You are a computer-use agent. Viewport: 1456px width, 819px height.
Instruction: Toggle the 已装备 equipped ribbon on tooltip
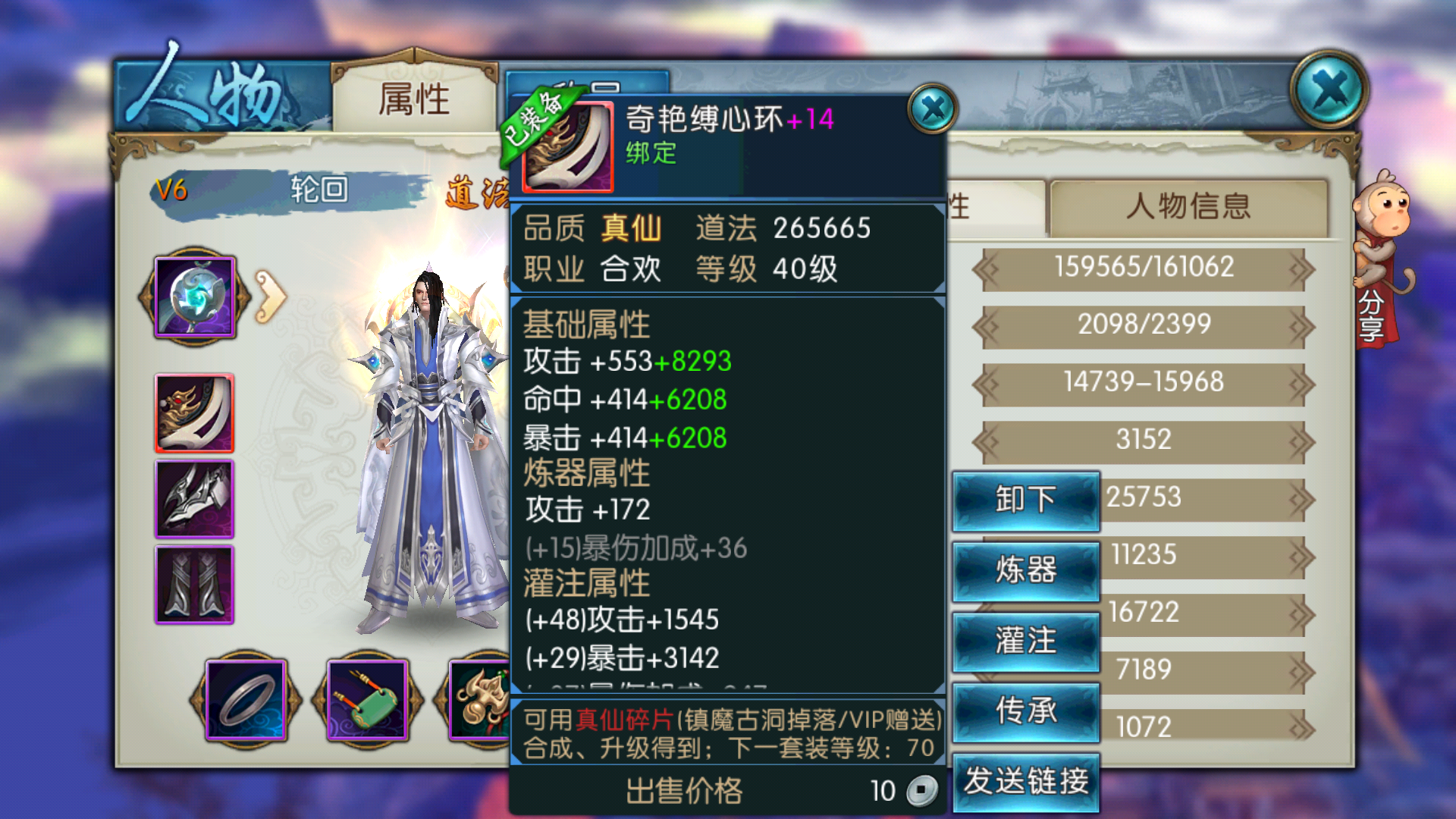pyautogui.click(x=531, y=125)
